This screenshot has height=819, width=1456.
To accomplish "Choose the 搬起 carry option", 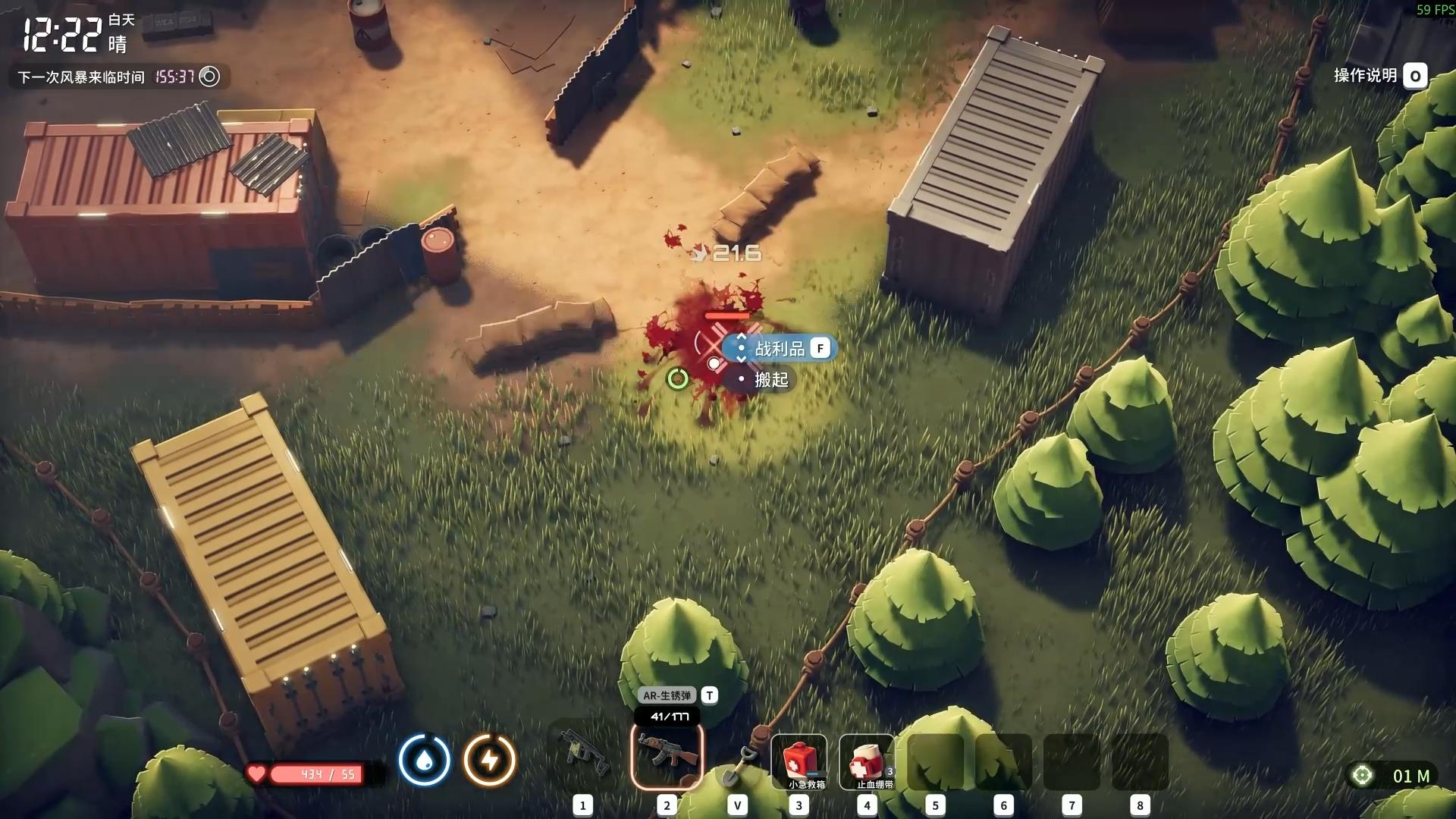I will (770, 380).
